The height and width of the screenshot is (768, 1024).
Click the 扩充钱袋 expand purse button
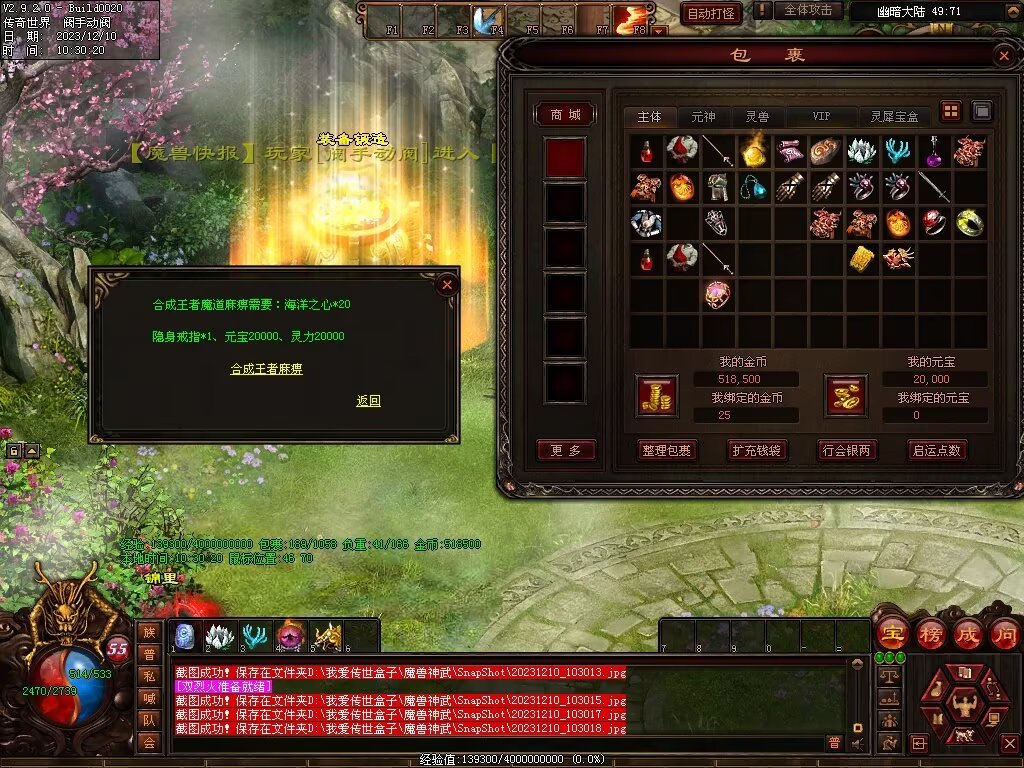756,450
